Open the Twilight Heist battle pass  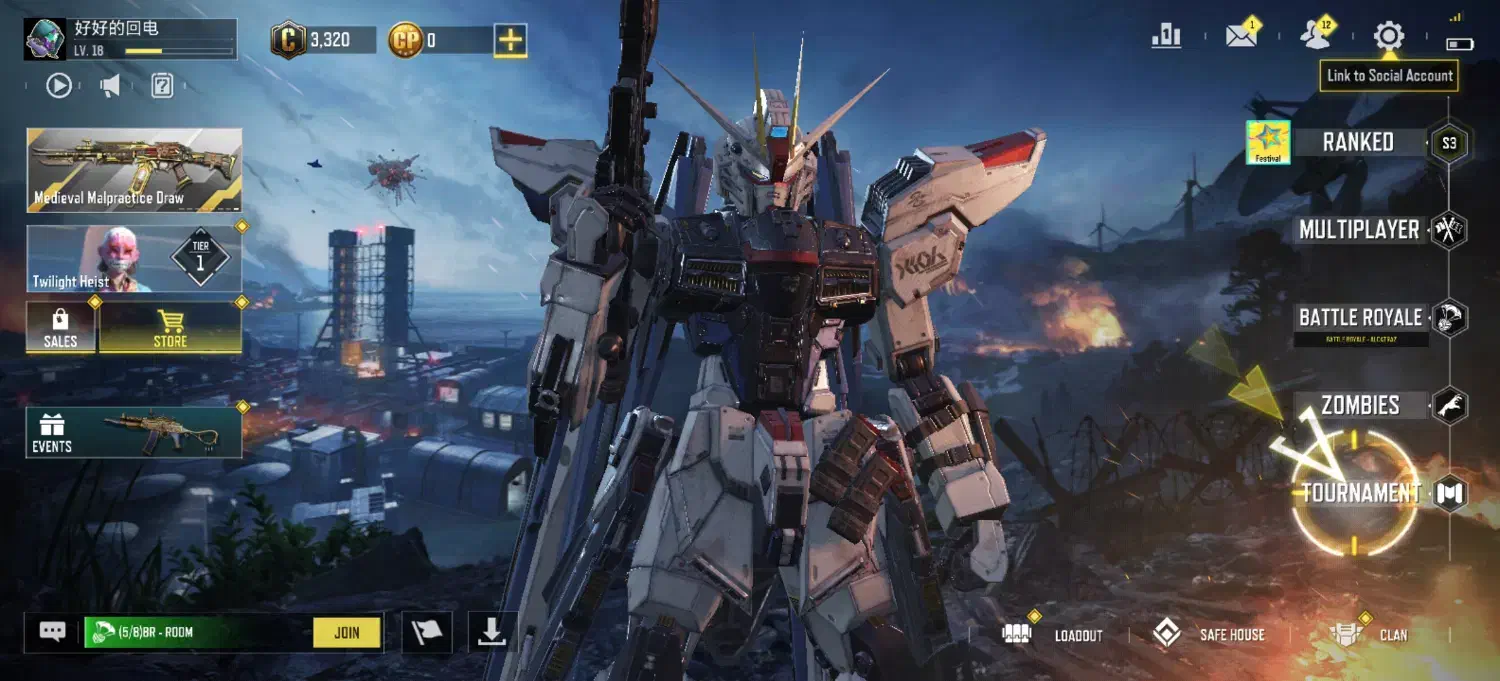(134, 259)
